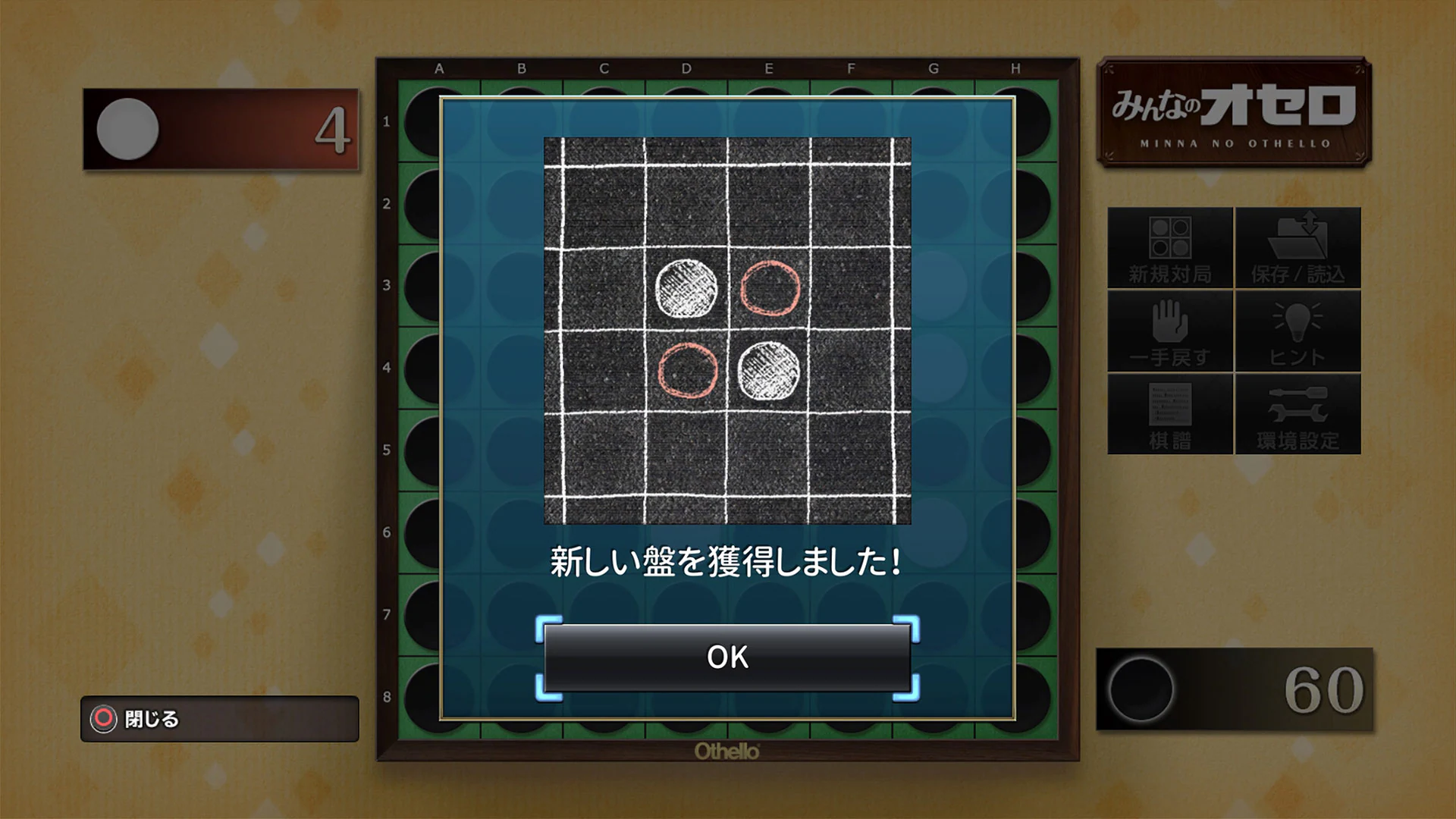1456x819 pixels.
Task: Select the 新規対局 (New Game) icon
Action: [1170, 246]
